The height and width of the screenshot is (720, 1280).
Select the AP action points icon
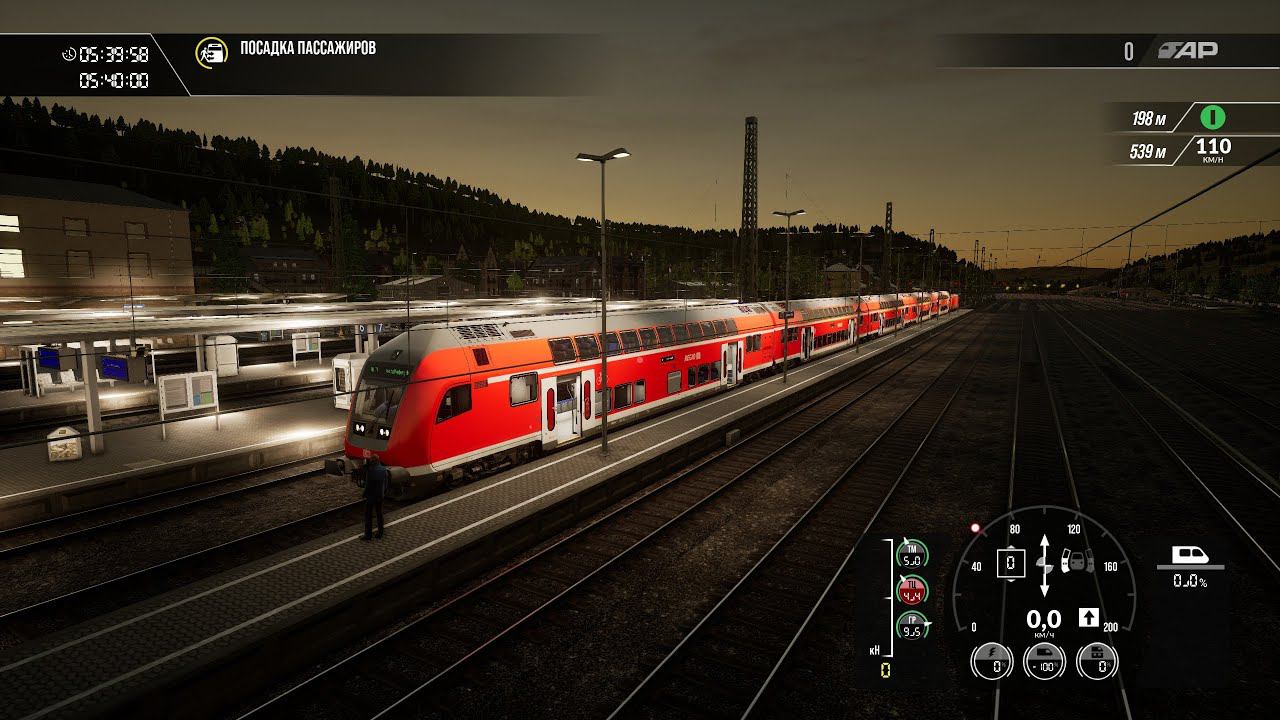(x=1188, y=51)
